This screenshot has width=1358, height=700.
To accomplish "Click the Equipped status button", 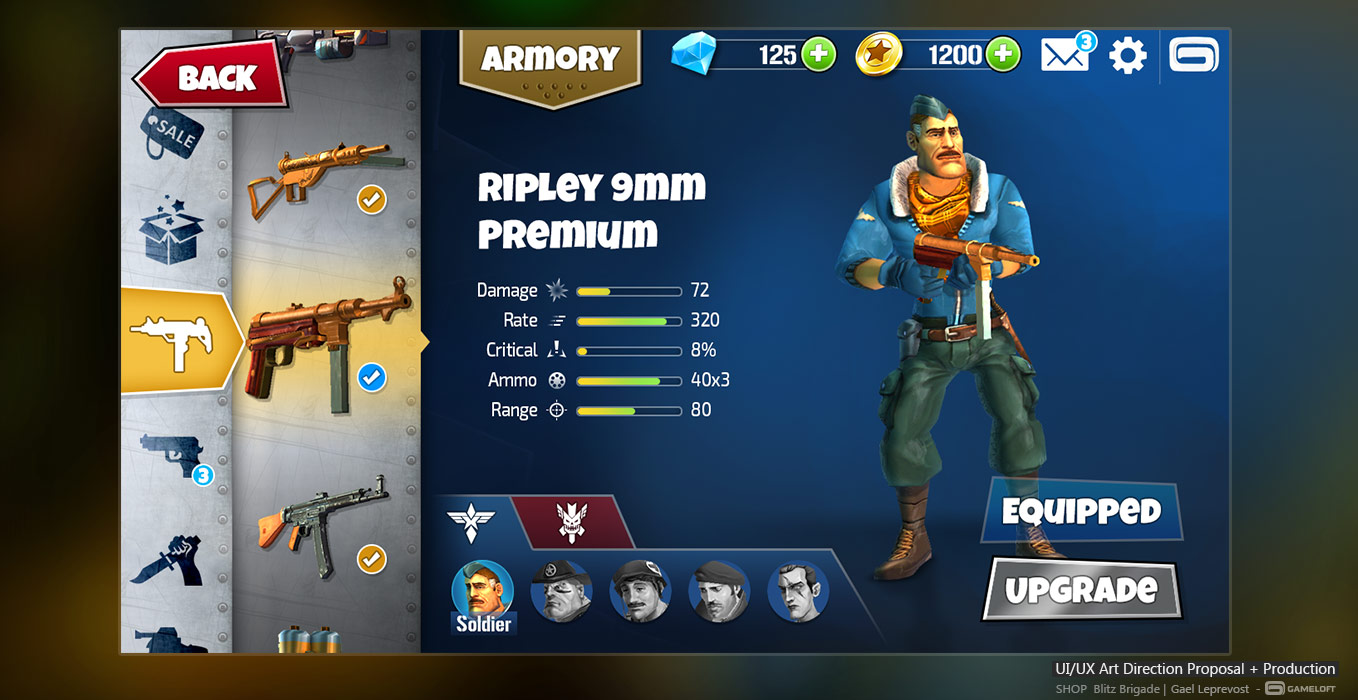I will click(x=1081, y=512).
